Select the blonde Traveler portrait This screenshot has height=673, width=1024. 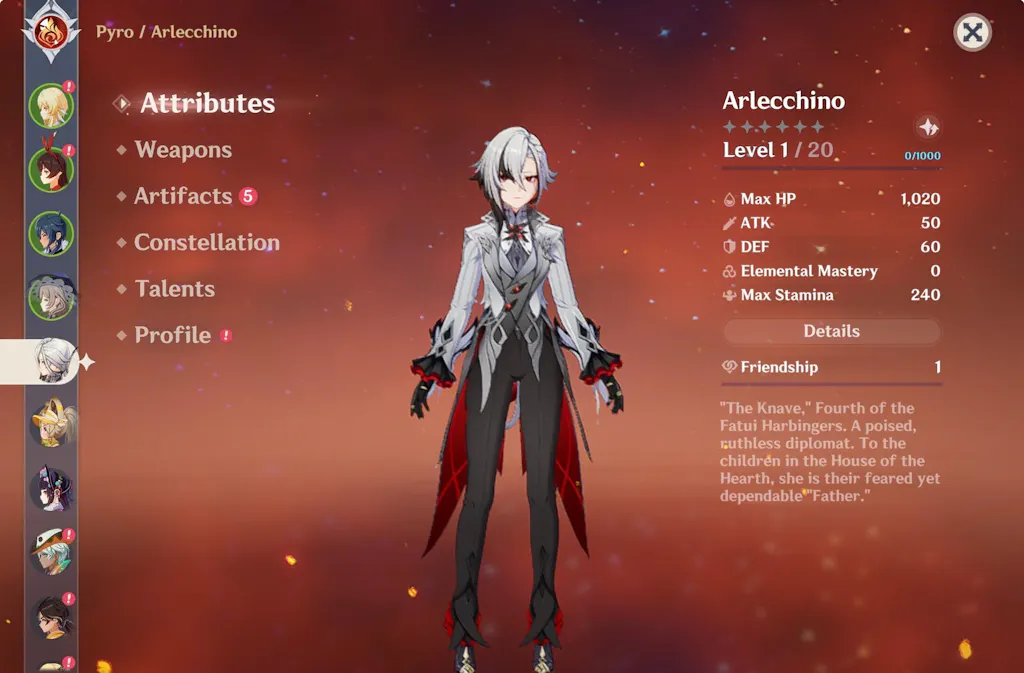coord(50,105)
